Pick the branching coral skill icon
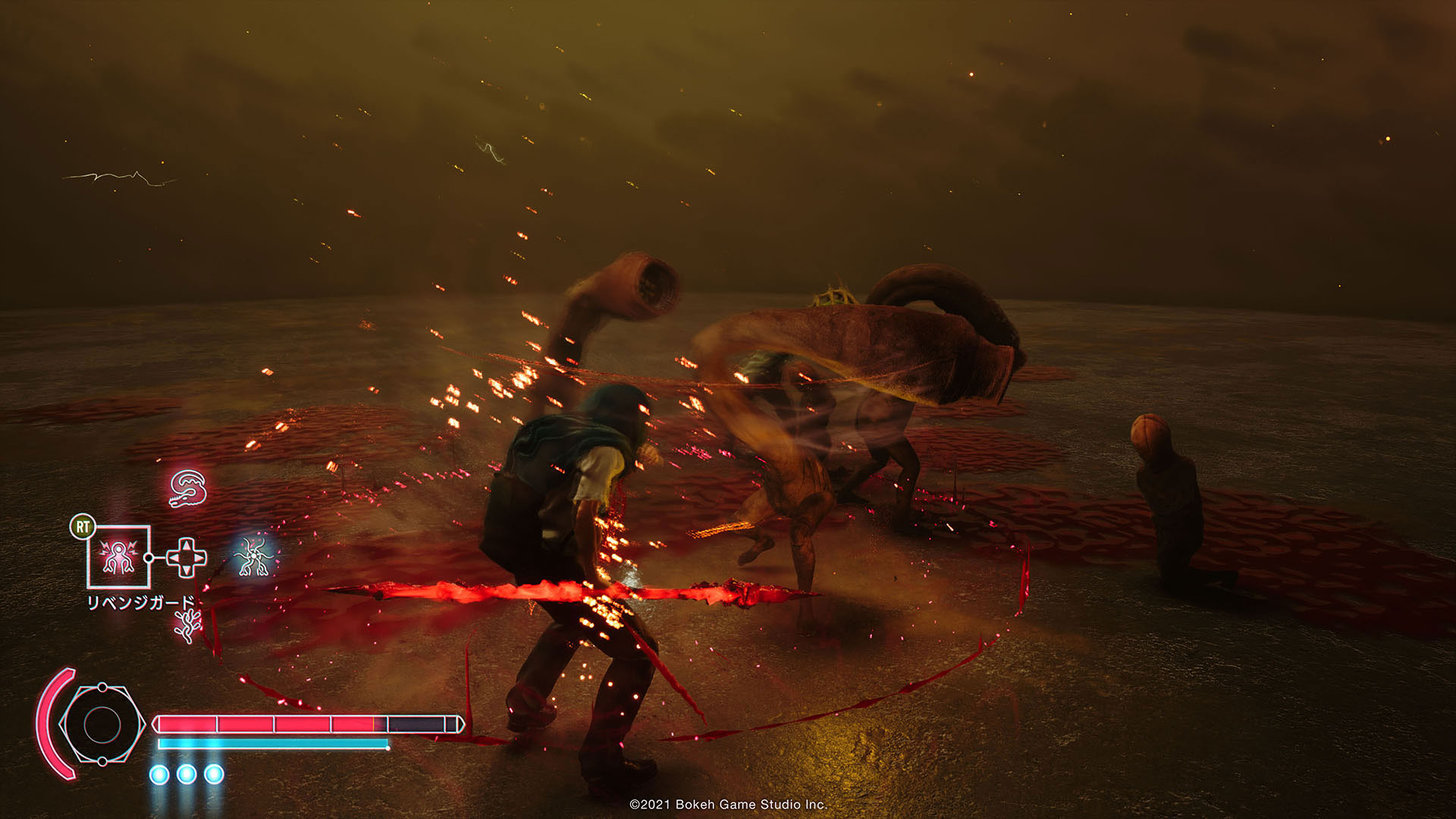The image size is (1456, 819). click(187, 626)
